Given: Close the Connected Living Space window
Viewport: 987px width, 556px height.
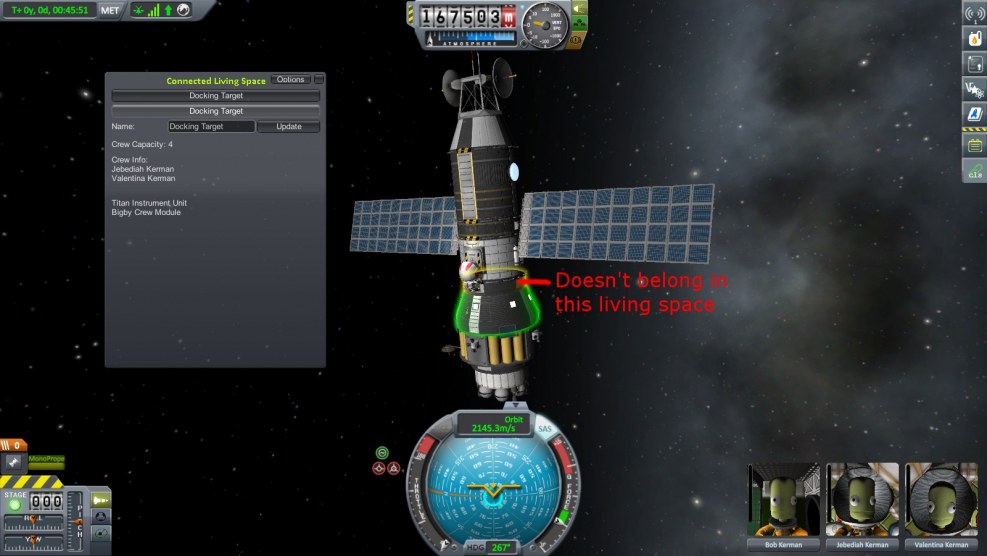Looking at the screenshot, I should click(320, 79).
